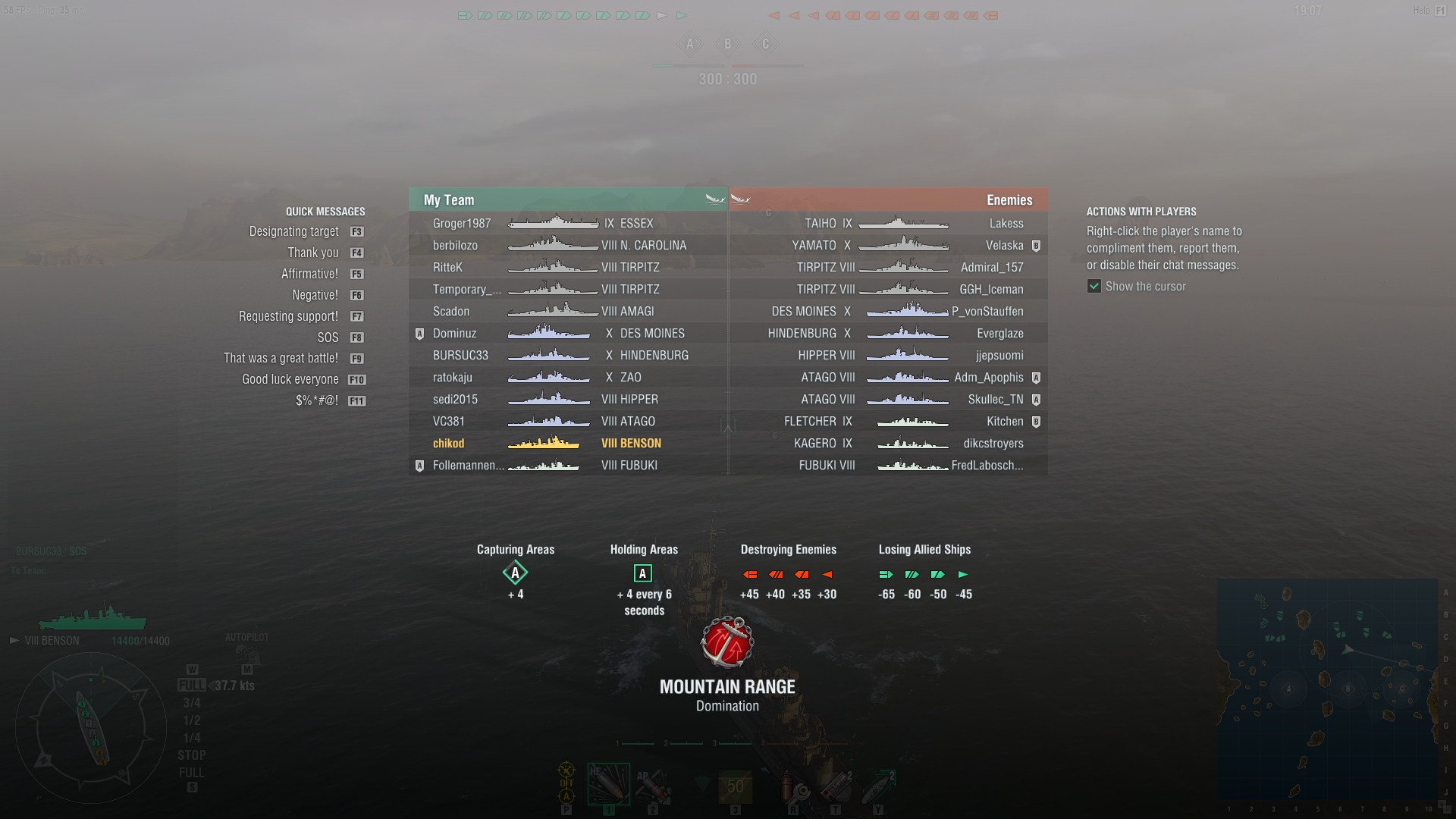Click highlighted player chikod's Benson row
This screenshot has height=819, width=1456.
pyautogui.click(x=448, y=444)
